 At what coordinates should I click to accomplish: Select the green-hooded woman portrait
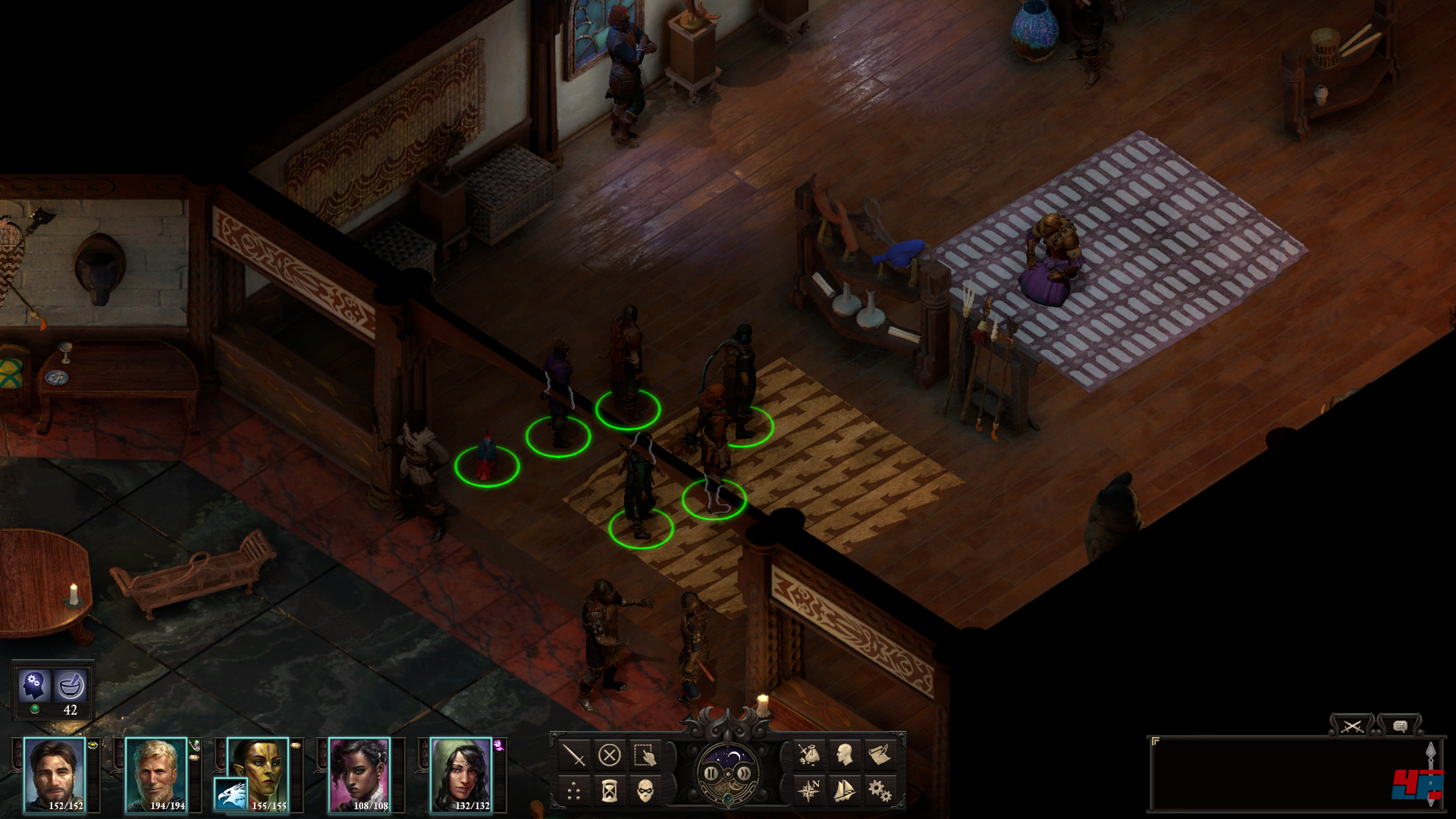pos(461,774)
